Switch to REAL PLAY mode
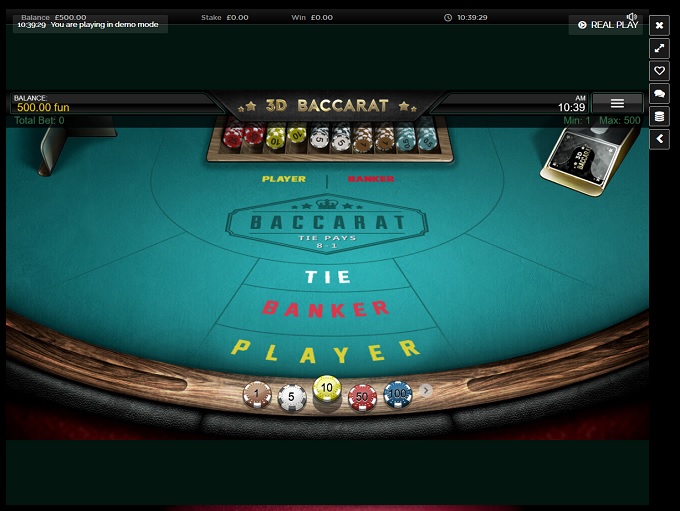The width and height of the screenshot is (680, 511). coord(608,25)
